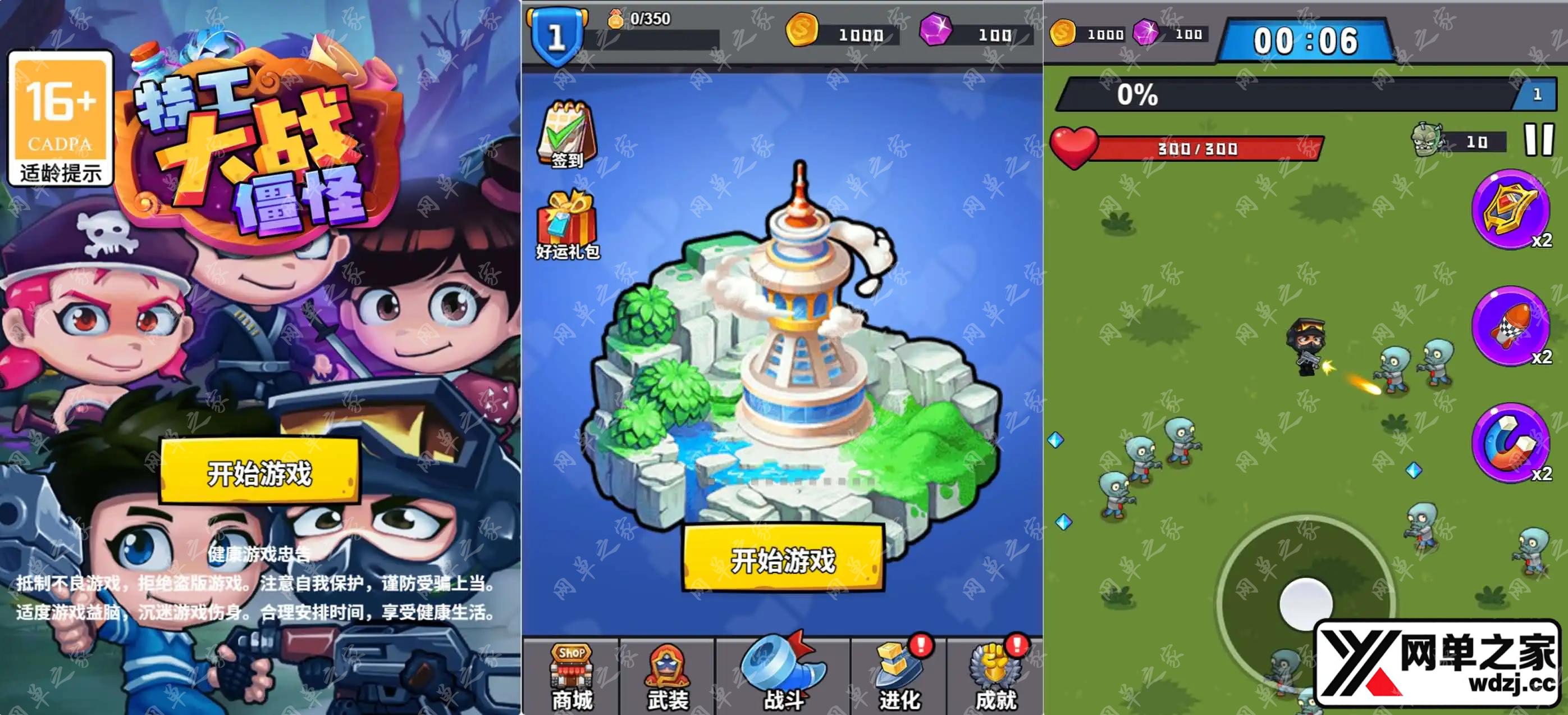Image resolution: width=1568 pixels, height=715 pixels.
Task: Tap the white virtual joystick knob
Action: [x=1306, y=603]
